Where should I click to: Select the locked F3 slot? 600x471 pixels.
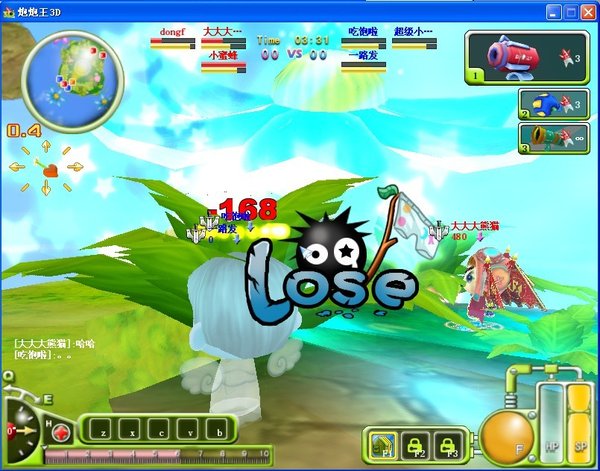(450, 441)
